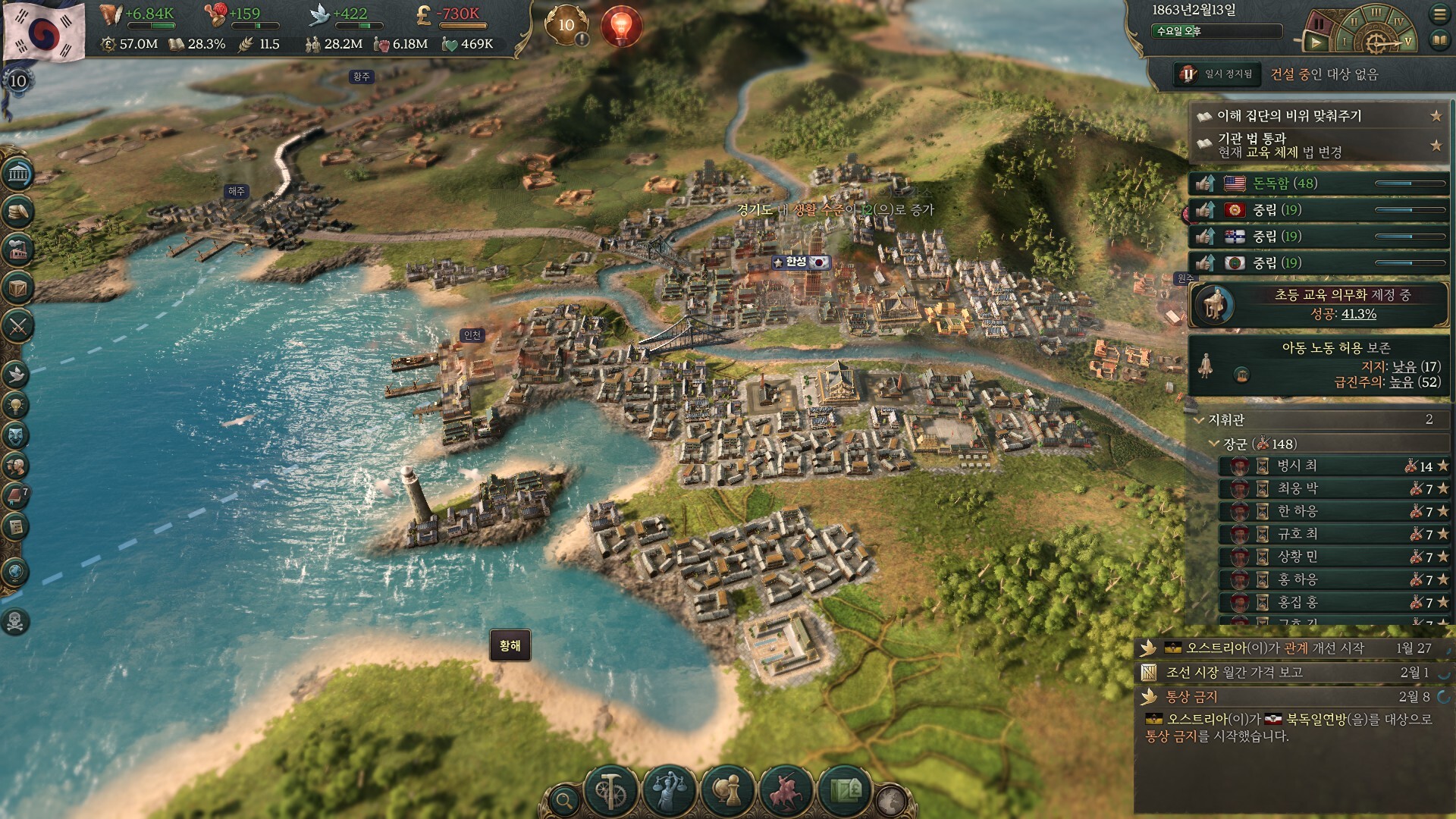Open the politics panel with government building icon
1456x819 pixels.
(17, 175)
